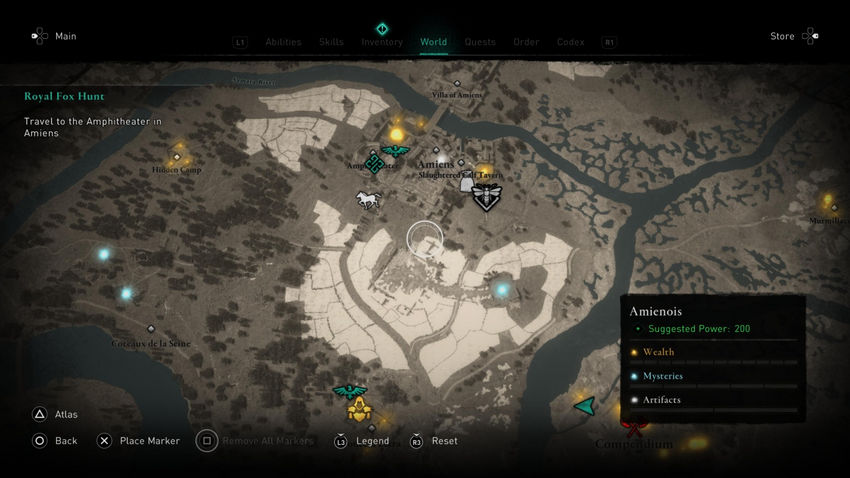The width and height of the screenshot is (850, 478).
Task: Choose the golden hooded figure map marker
Action: tap(359, 408)
